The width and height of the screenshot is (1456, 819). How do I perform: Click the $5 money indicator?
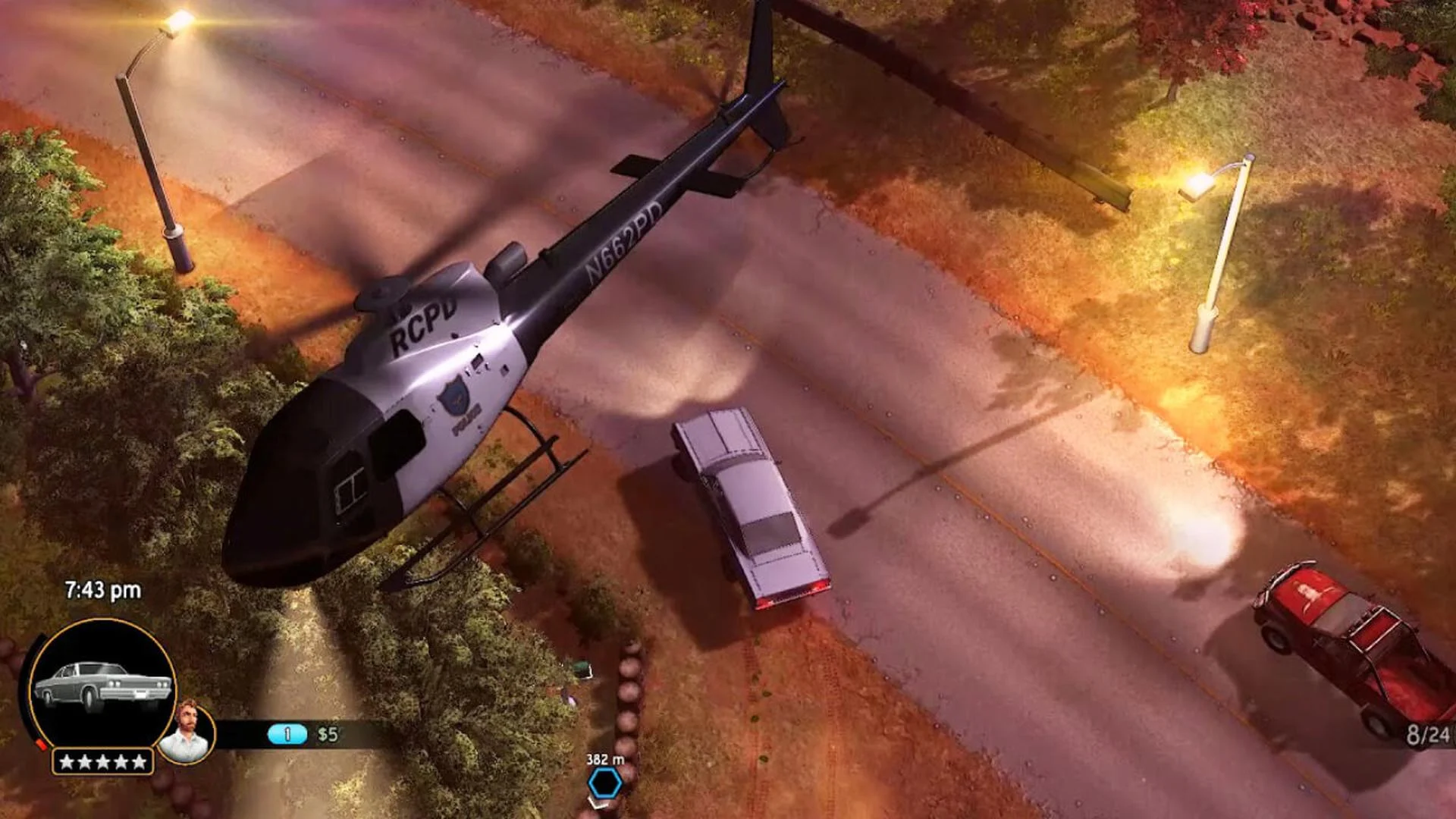[x=327, y=733]
